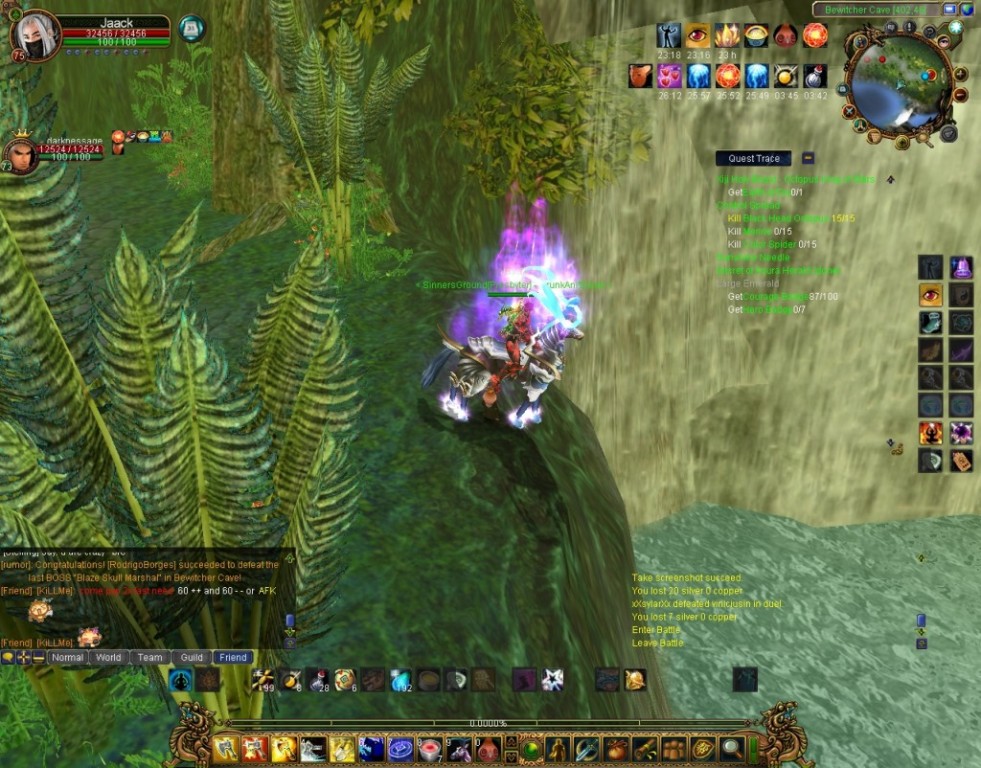Screen dimensions: 981x768
Task: Click the Jaack player portrait
Action: [x=36, y=37]
